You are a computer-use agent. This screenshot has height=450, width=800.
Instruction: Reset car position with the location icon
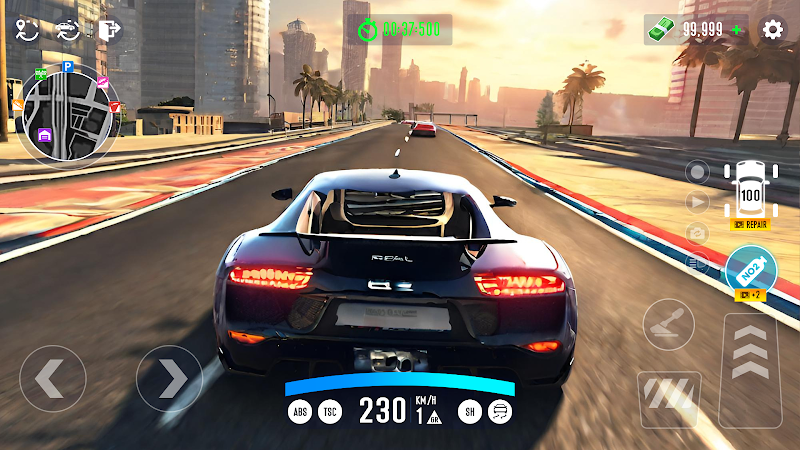click(27, 29)
